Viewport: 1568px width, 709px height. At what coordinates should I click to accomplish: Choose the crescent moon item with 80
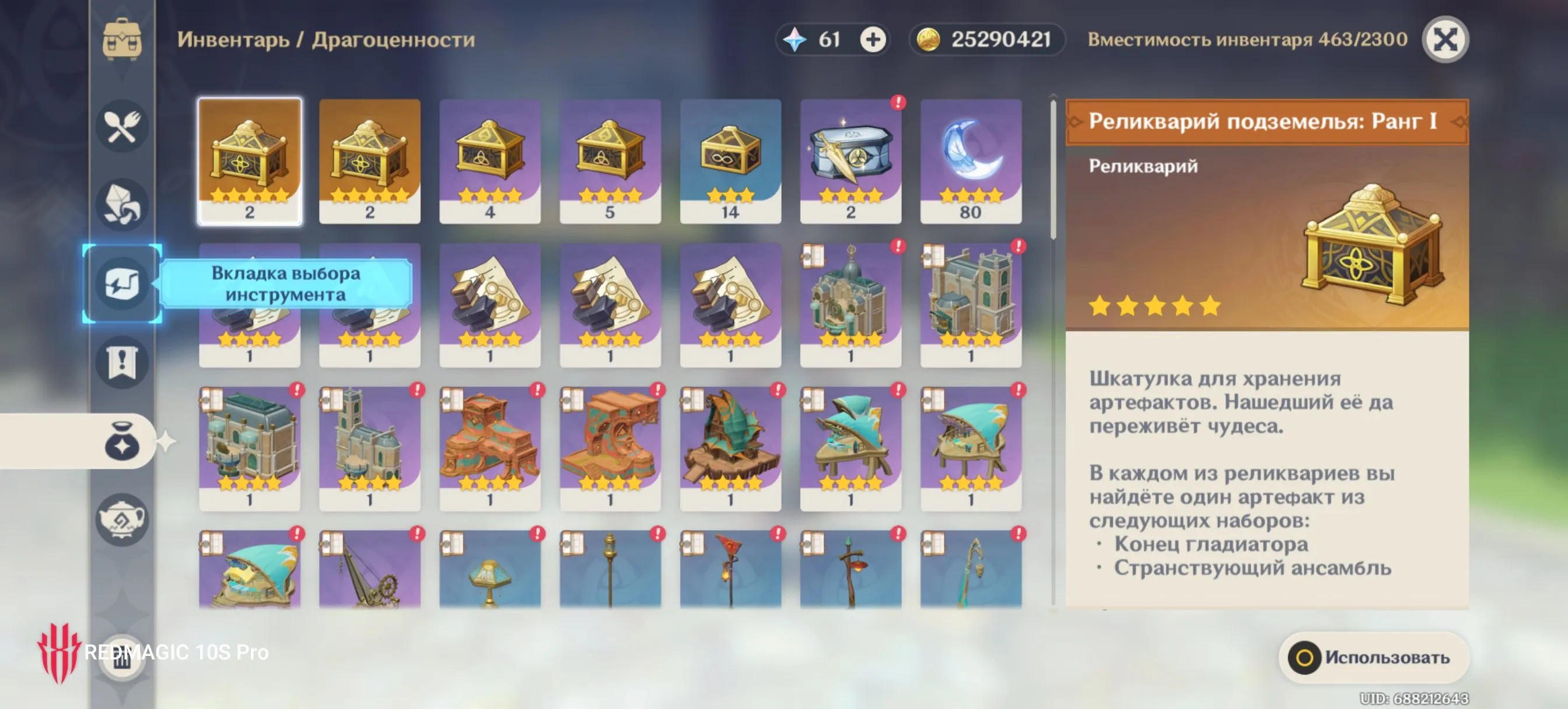[970, 162]
